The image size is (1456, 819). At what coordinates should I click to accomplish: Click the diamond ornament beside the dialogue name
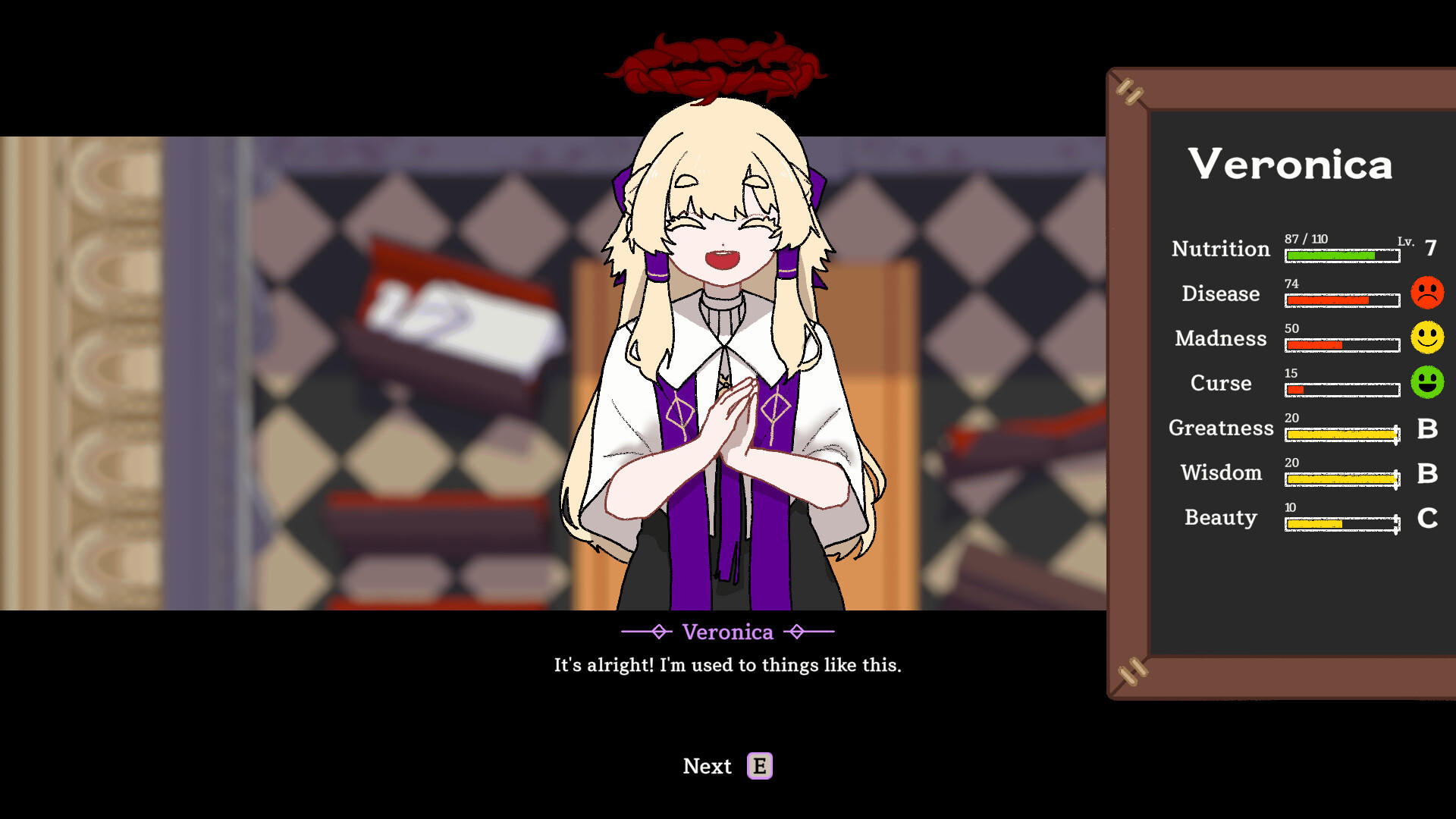click(658, 632)
